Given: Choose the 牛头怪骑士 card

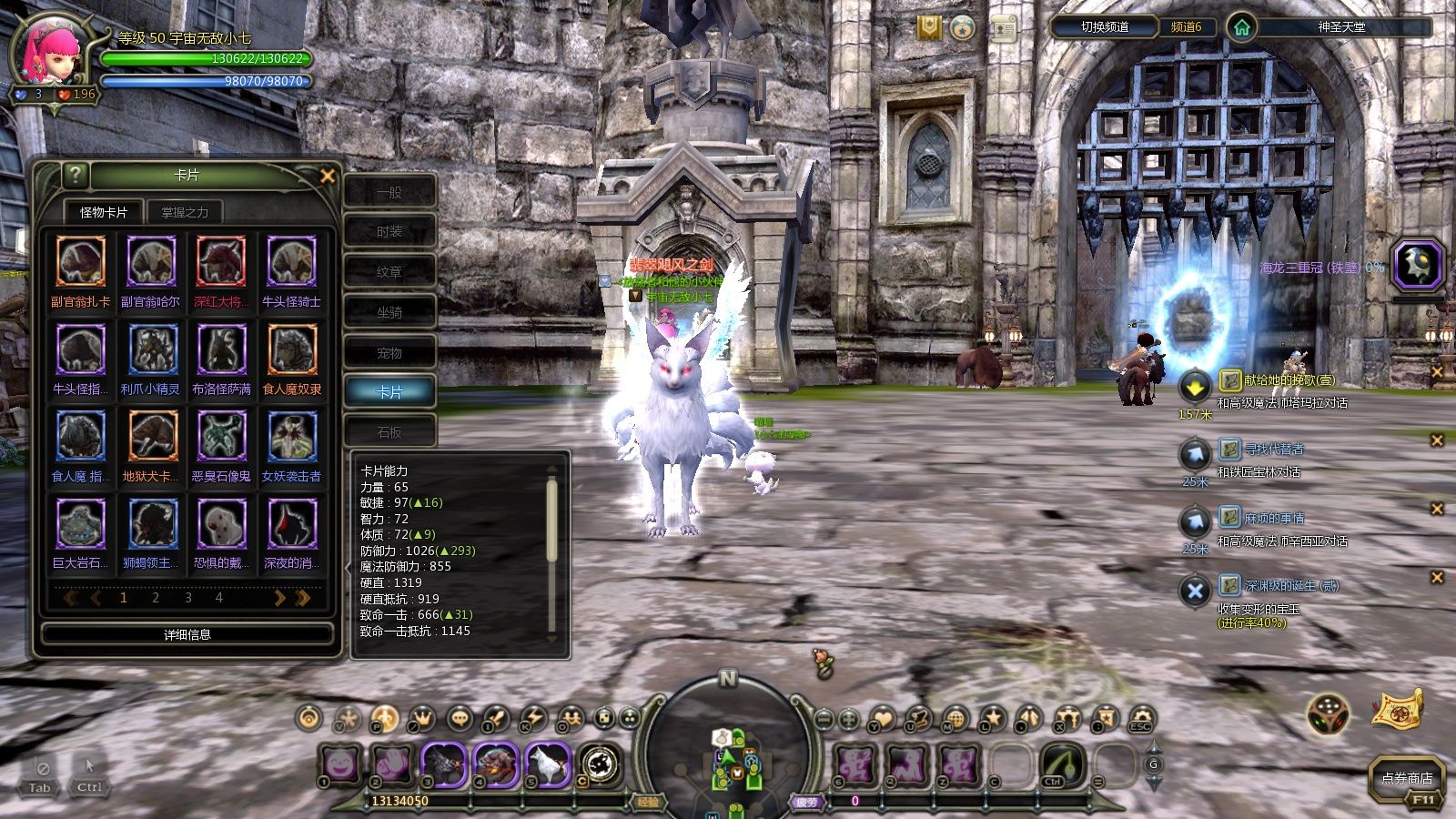Looking at the screenshot, I should pos(291,262).
